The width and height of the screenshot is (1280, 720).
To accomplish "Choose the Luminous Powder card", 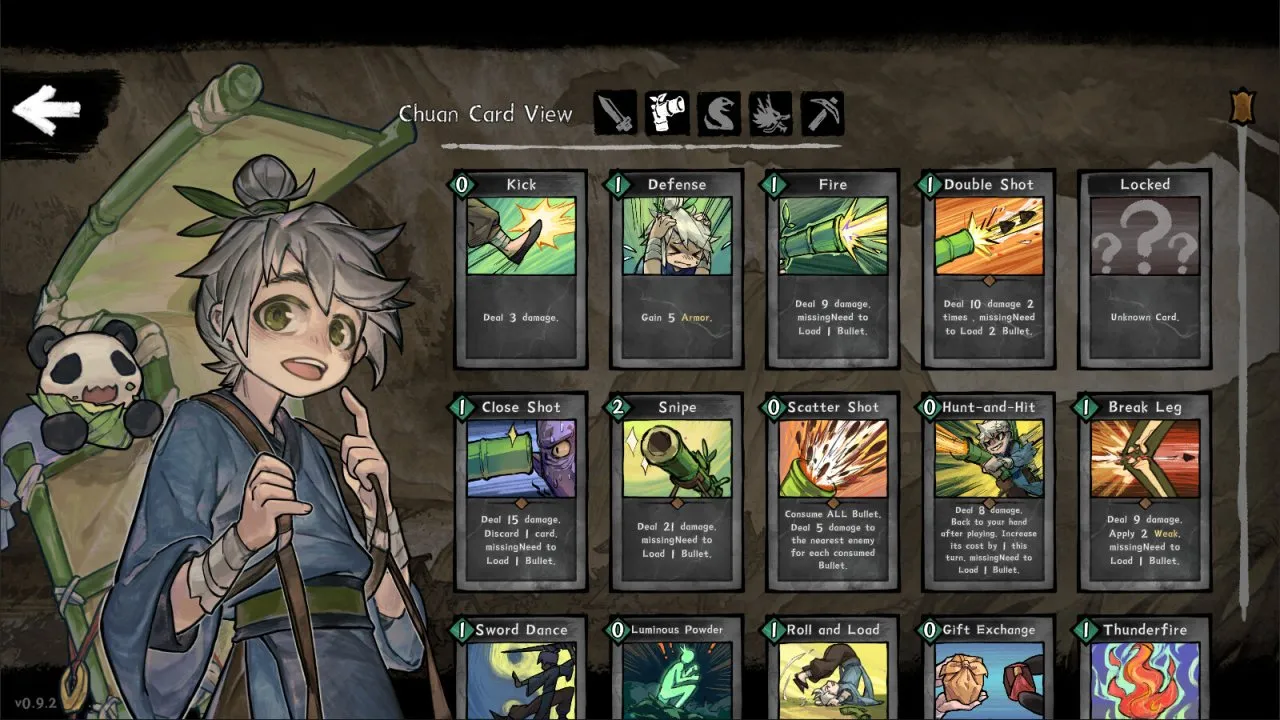I will 676,665.
